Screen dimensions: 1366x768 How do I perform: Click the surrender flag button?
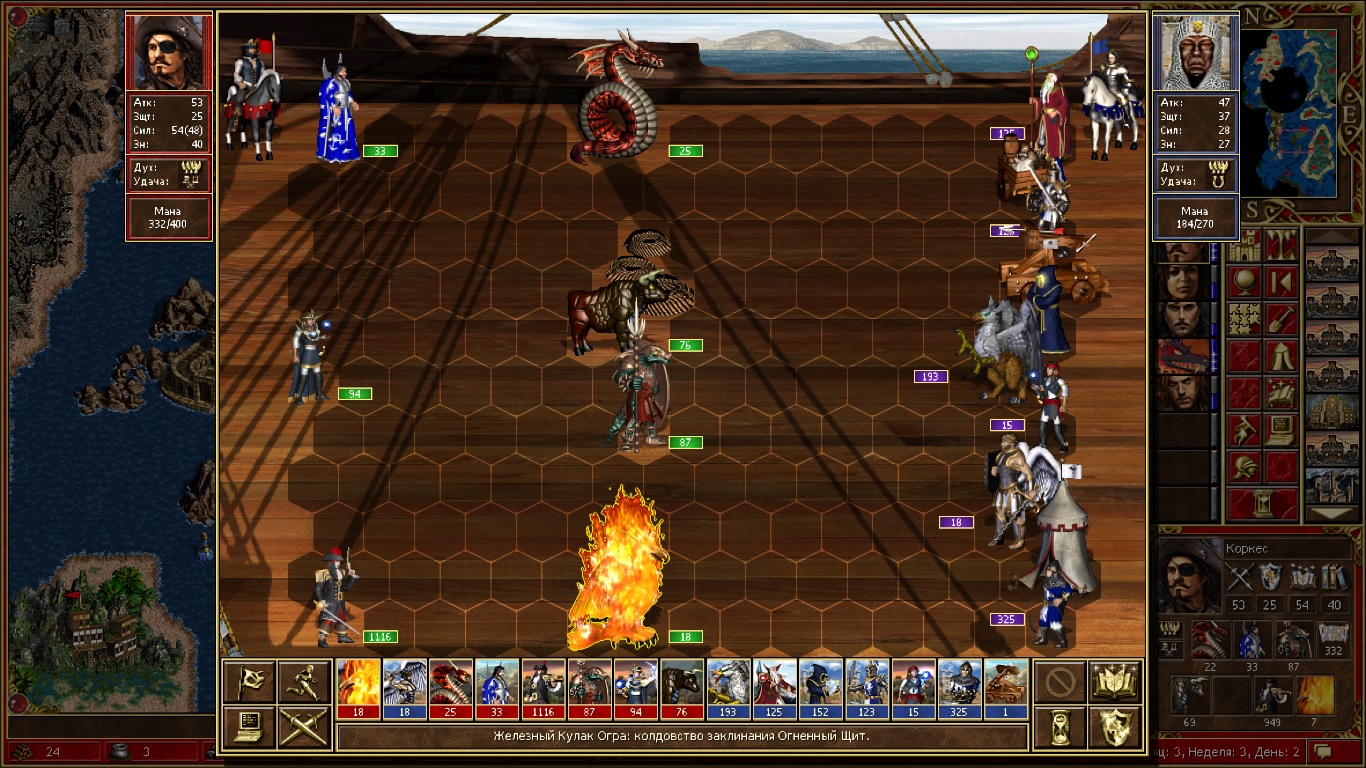[249, 681]
